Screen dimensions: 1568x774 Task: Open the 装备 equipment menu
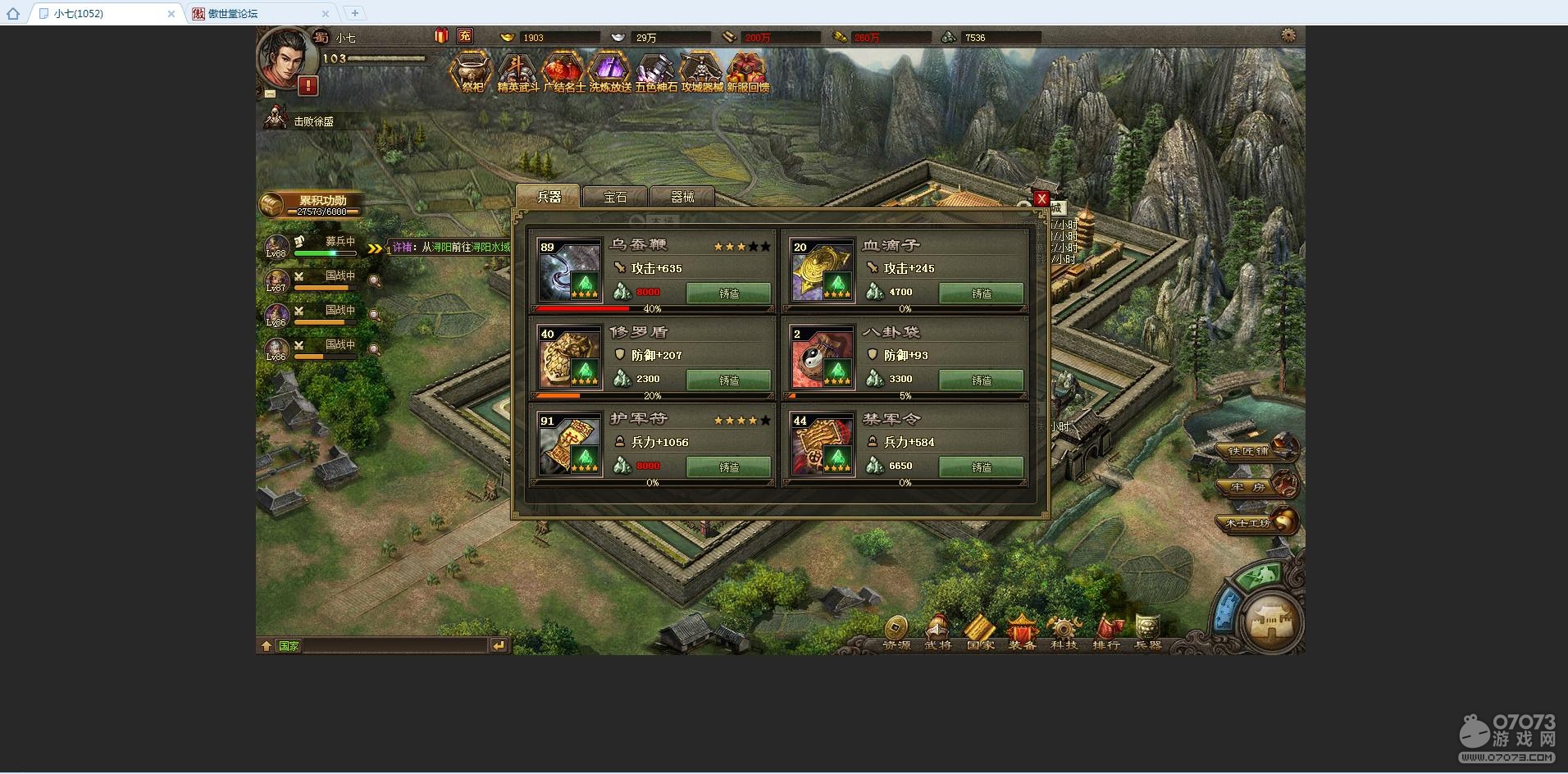(1022, 632)
